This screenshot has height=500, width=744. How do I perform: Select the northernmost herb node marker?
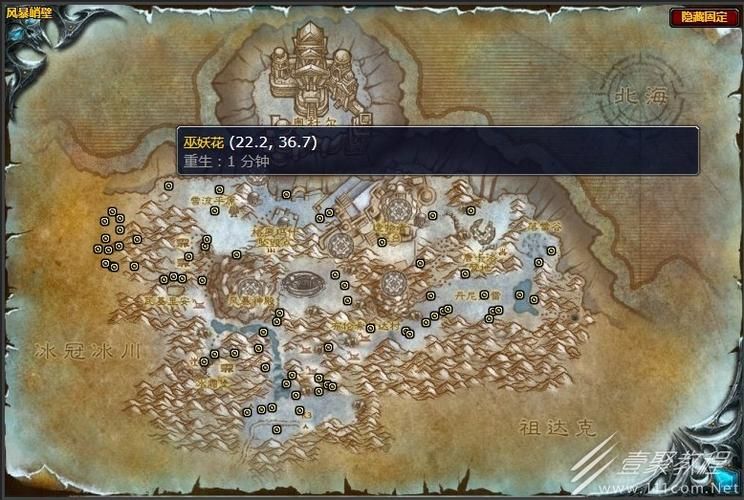tap(169, 185)
